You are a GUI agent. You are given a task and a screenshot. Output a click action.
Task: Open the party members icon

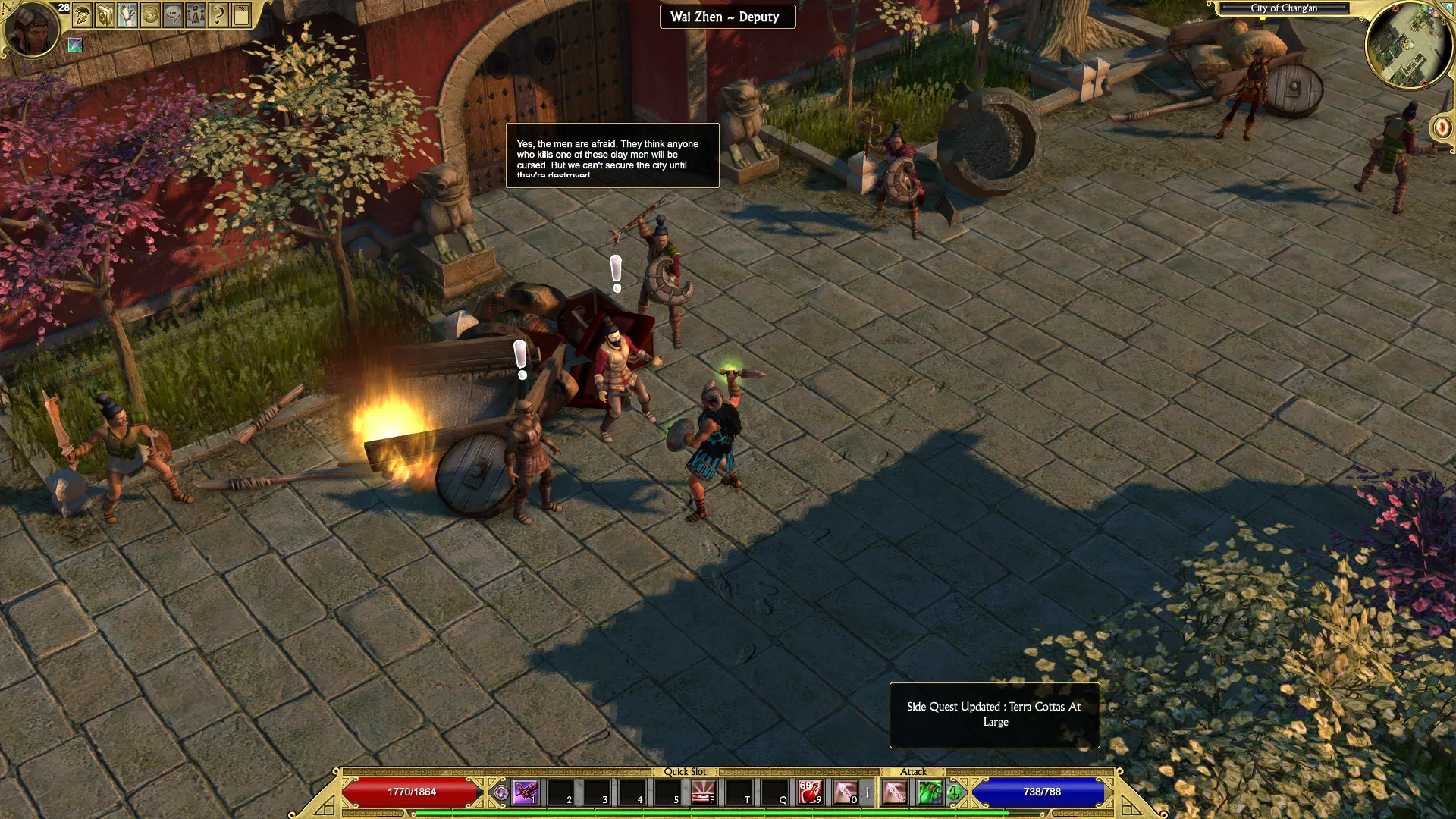coord(196,15)
